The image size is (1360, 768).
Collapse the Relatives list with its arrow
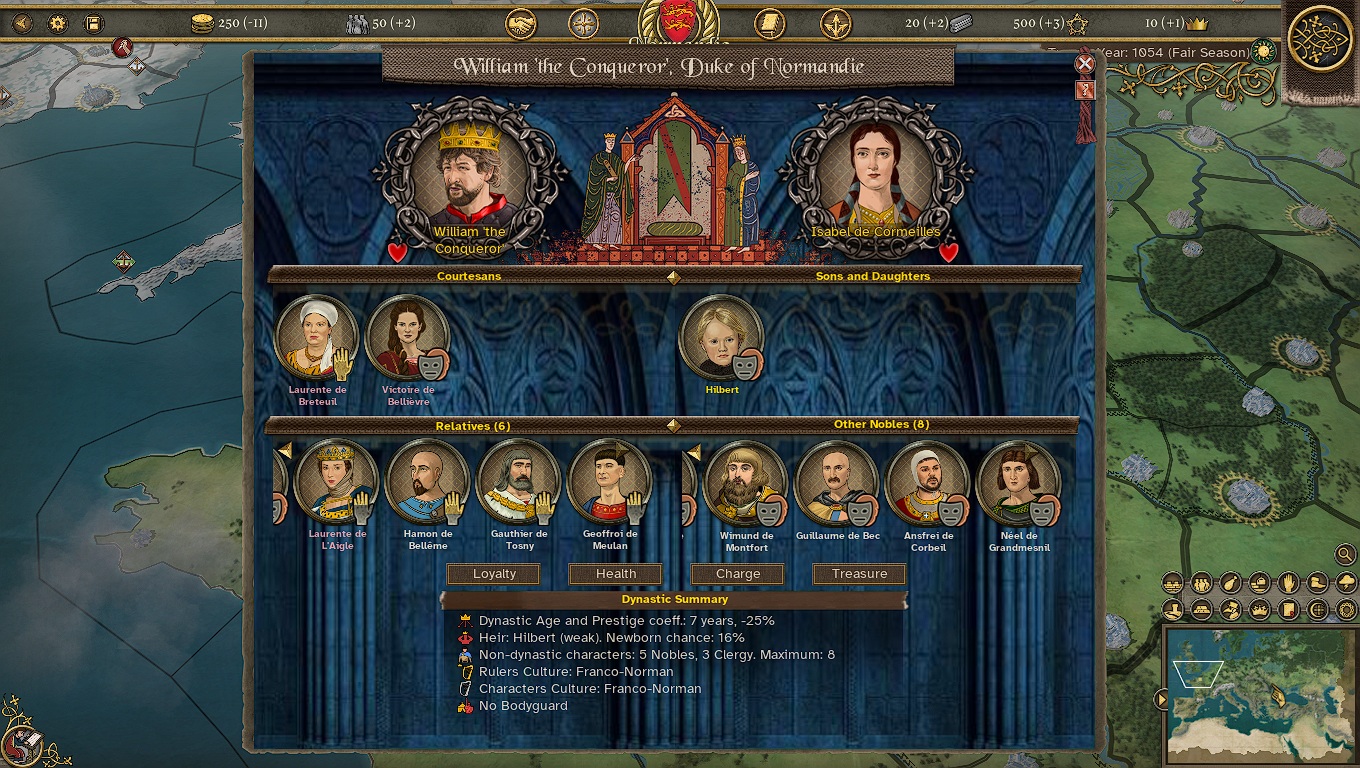tap(286, 451)
